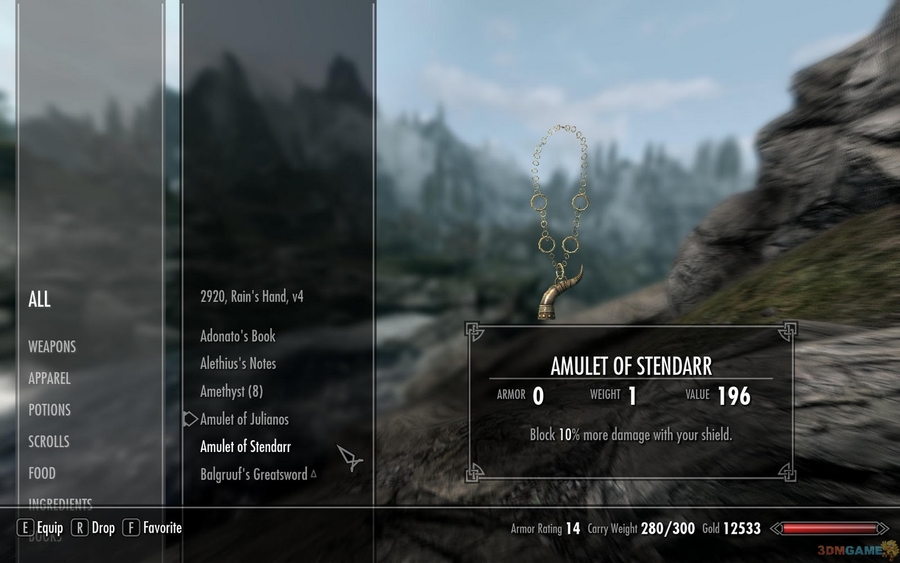Image resolution: width=900 pixels, height=563 pixels.
Task: Show the Potions category
Action: [49, 410]
